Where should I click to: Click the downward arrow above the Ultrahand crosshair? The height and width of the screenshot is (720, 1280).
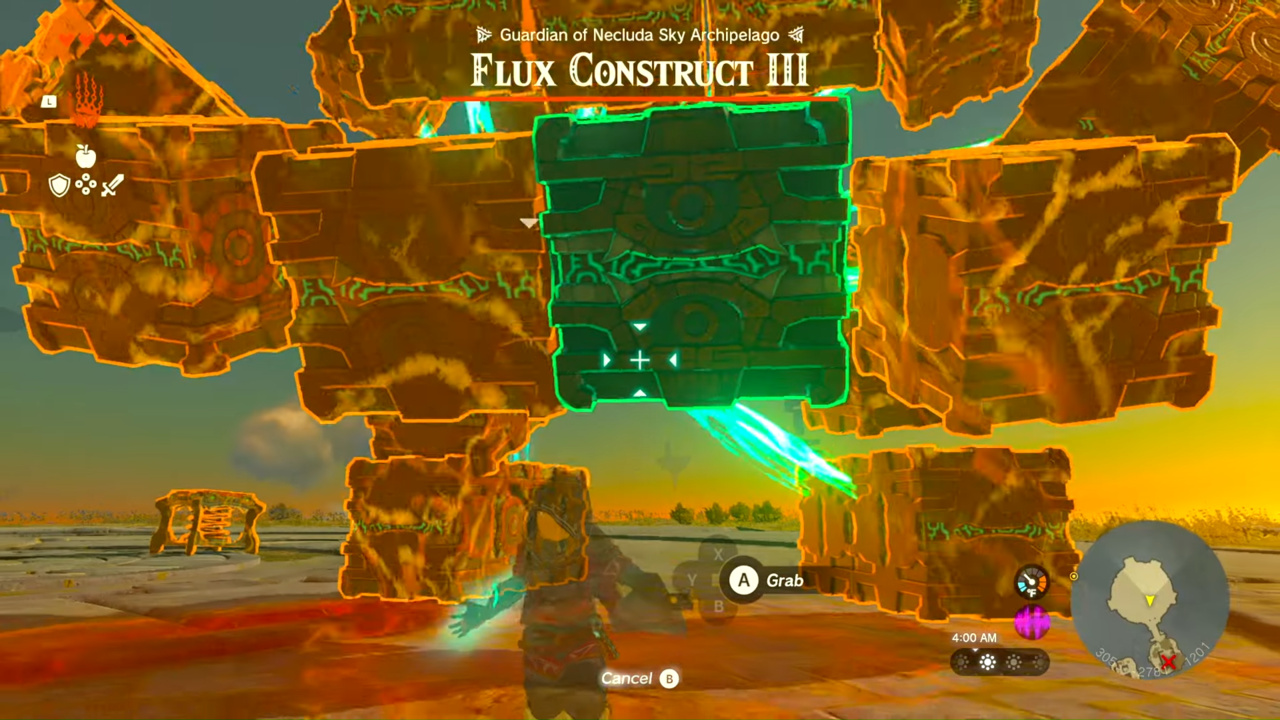tap(640, 327)
